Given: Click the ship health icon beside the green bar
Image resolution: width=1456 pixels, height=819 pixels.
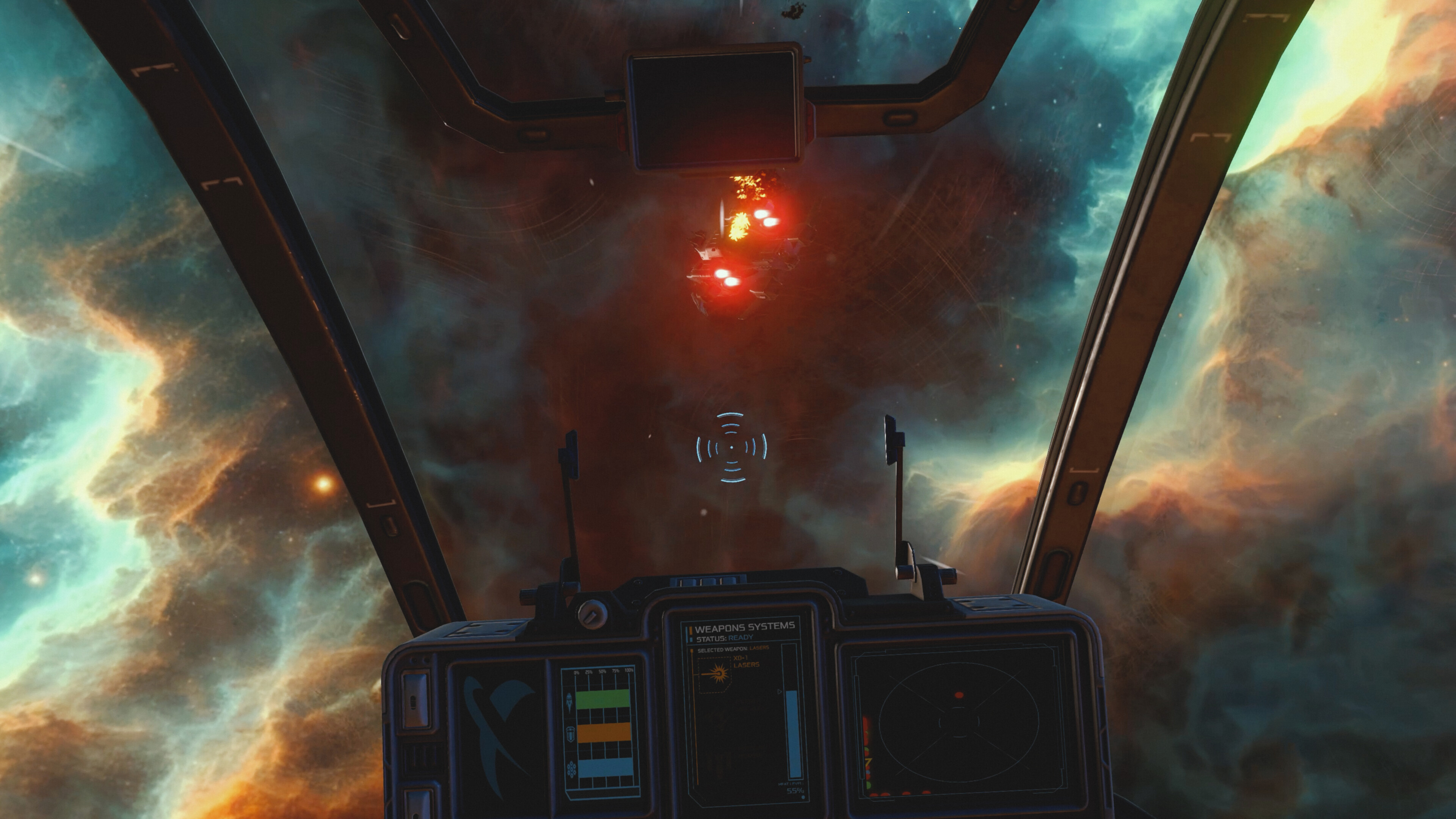Looking at the screenshot, I should pos(569,702).
